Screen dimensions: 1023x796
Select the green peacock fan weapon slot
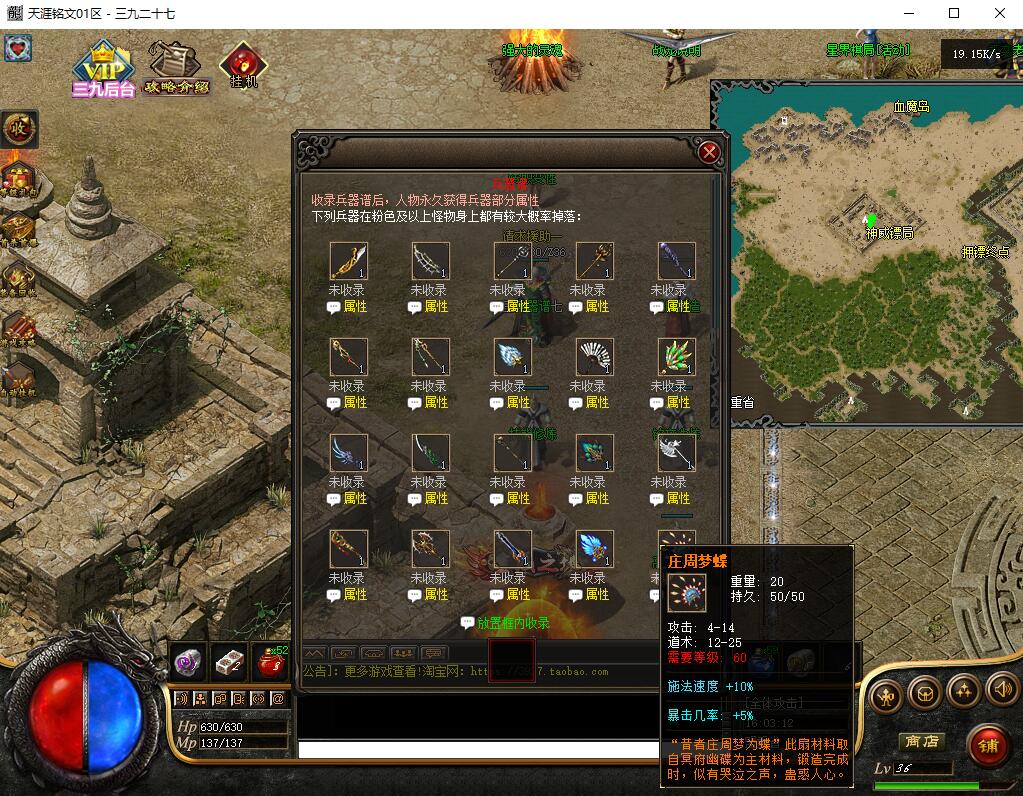coord(676,357)
